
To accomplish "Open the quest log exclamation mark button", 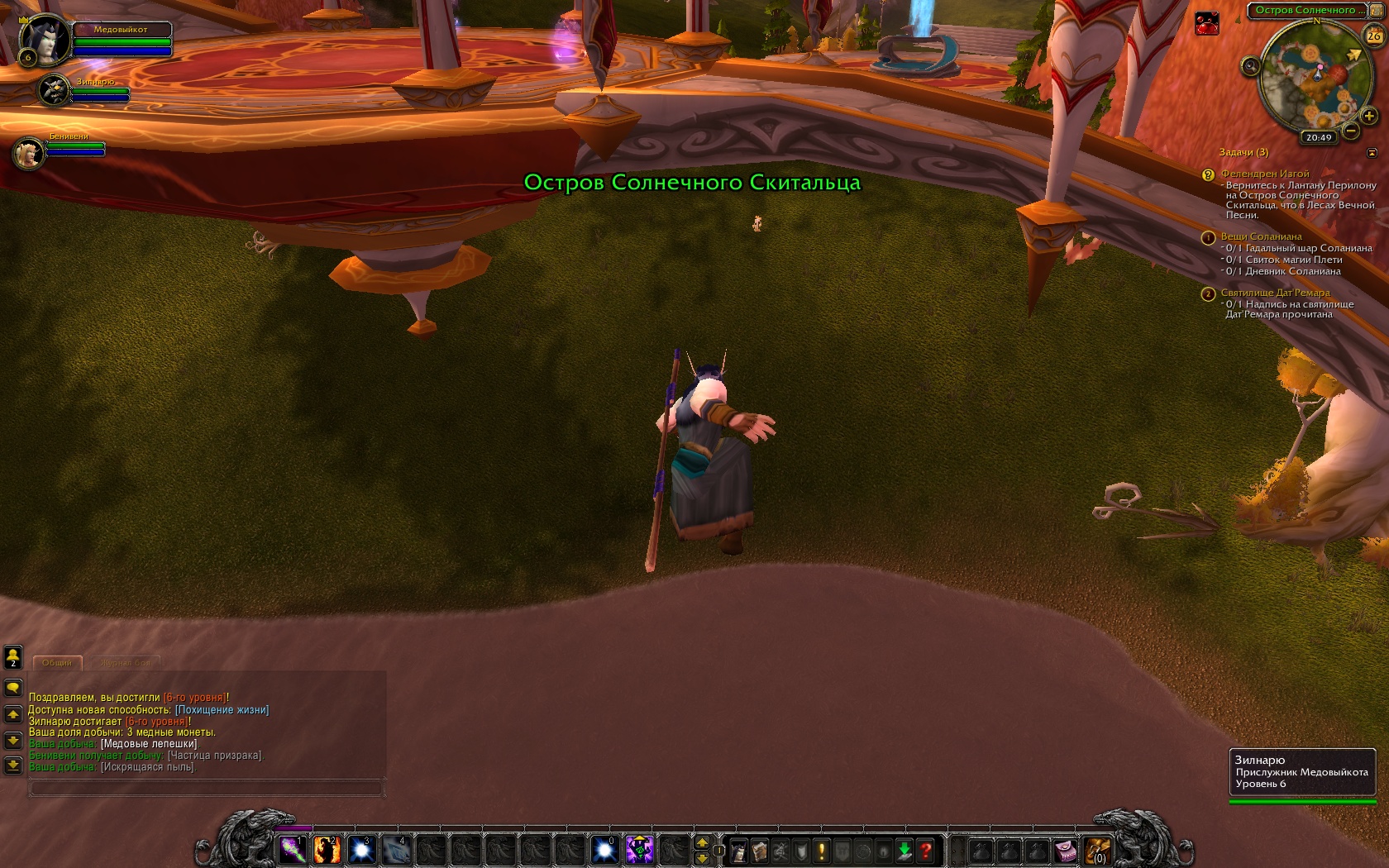I will point(821,850).
